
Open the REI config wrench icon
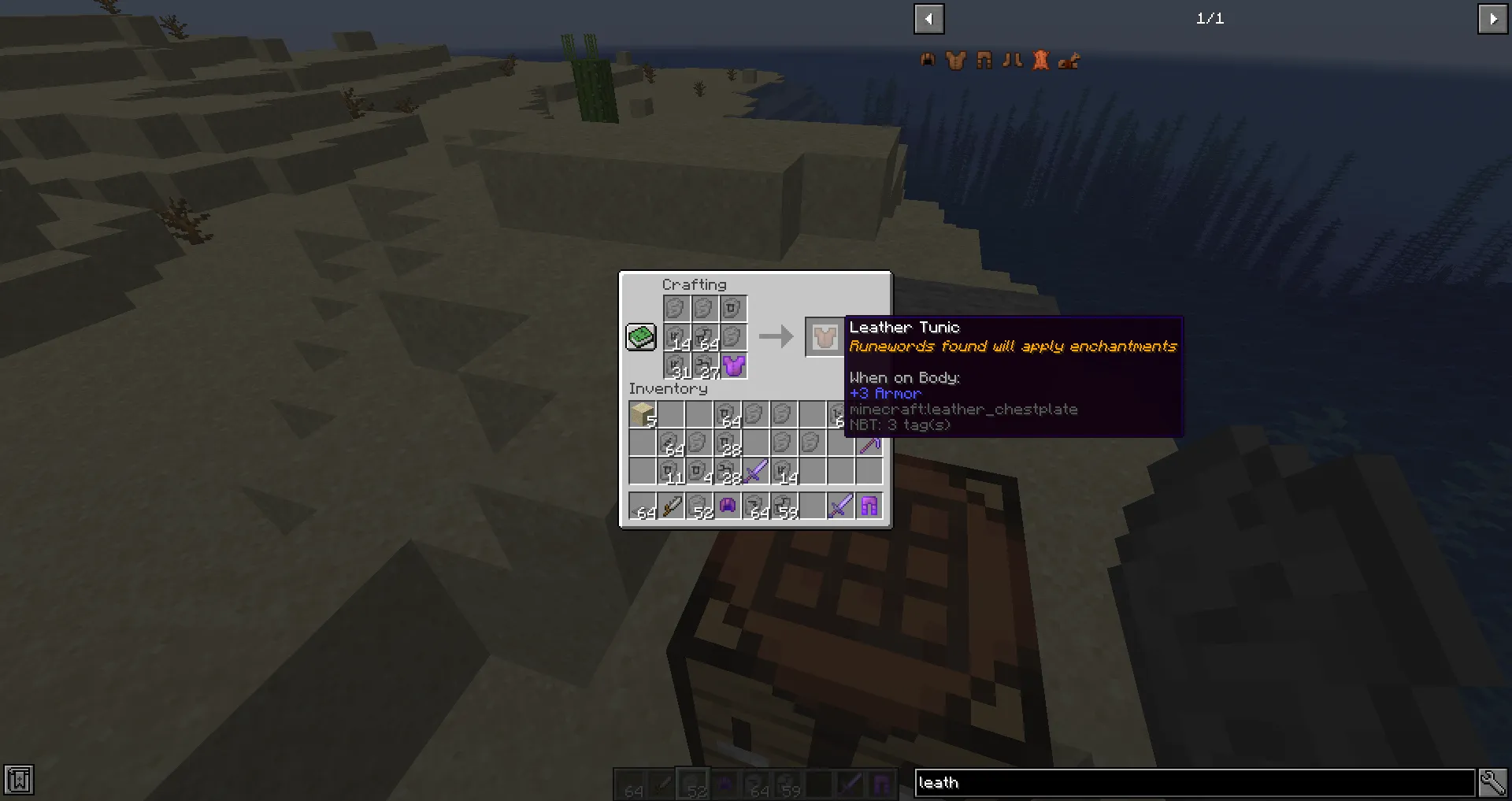coord(1493,782)
